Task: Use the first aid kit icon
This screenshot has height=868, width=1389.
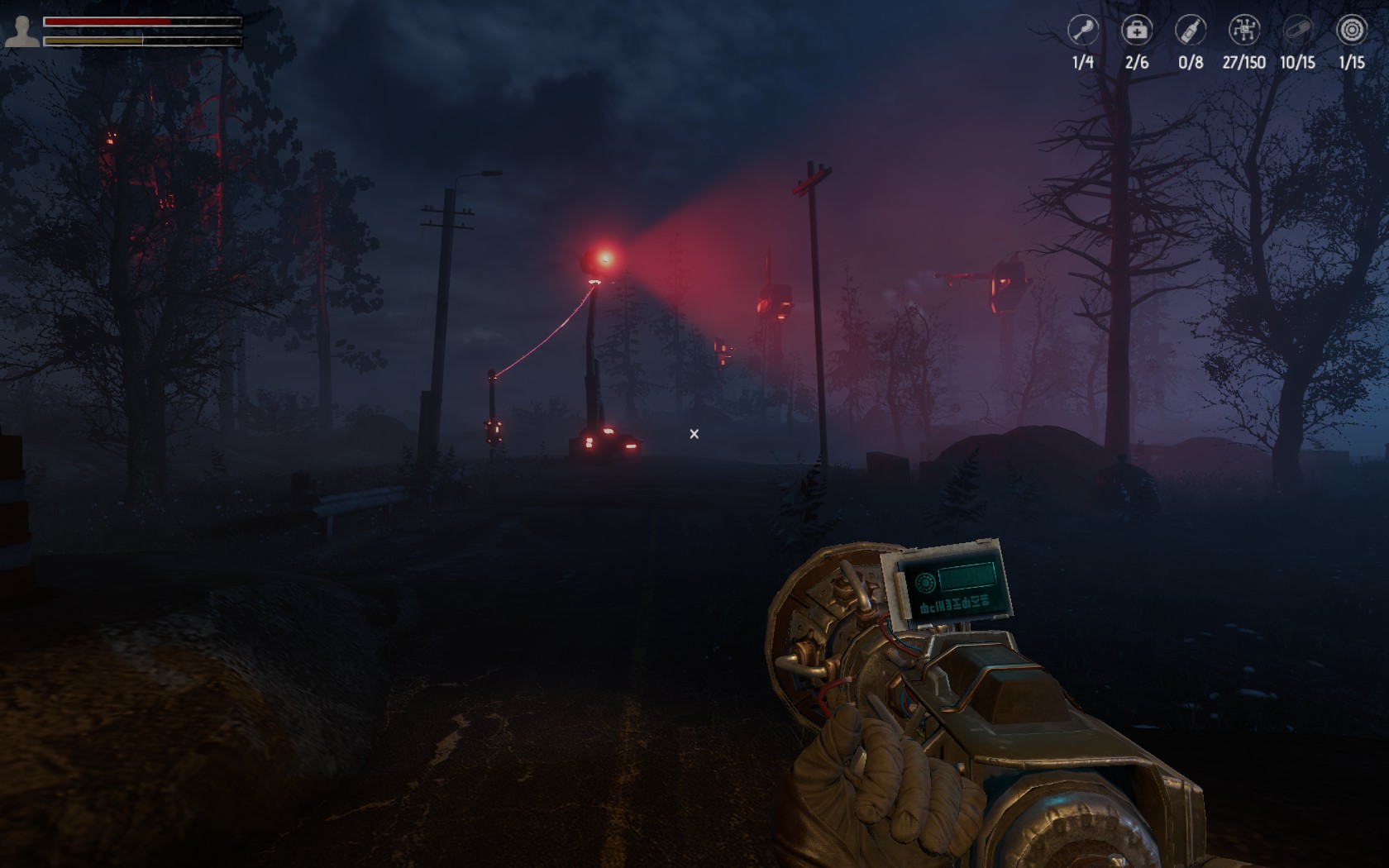Action: pyautogui.click(x=1136, y=31)
